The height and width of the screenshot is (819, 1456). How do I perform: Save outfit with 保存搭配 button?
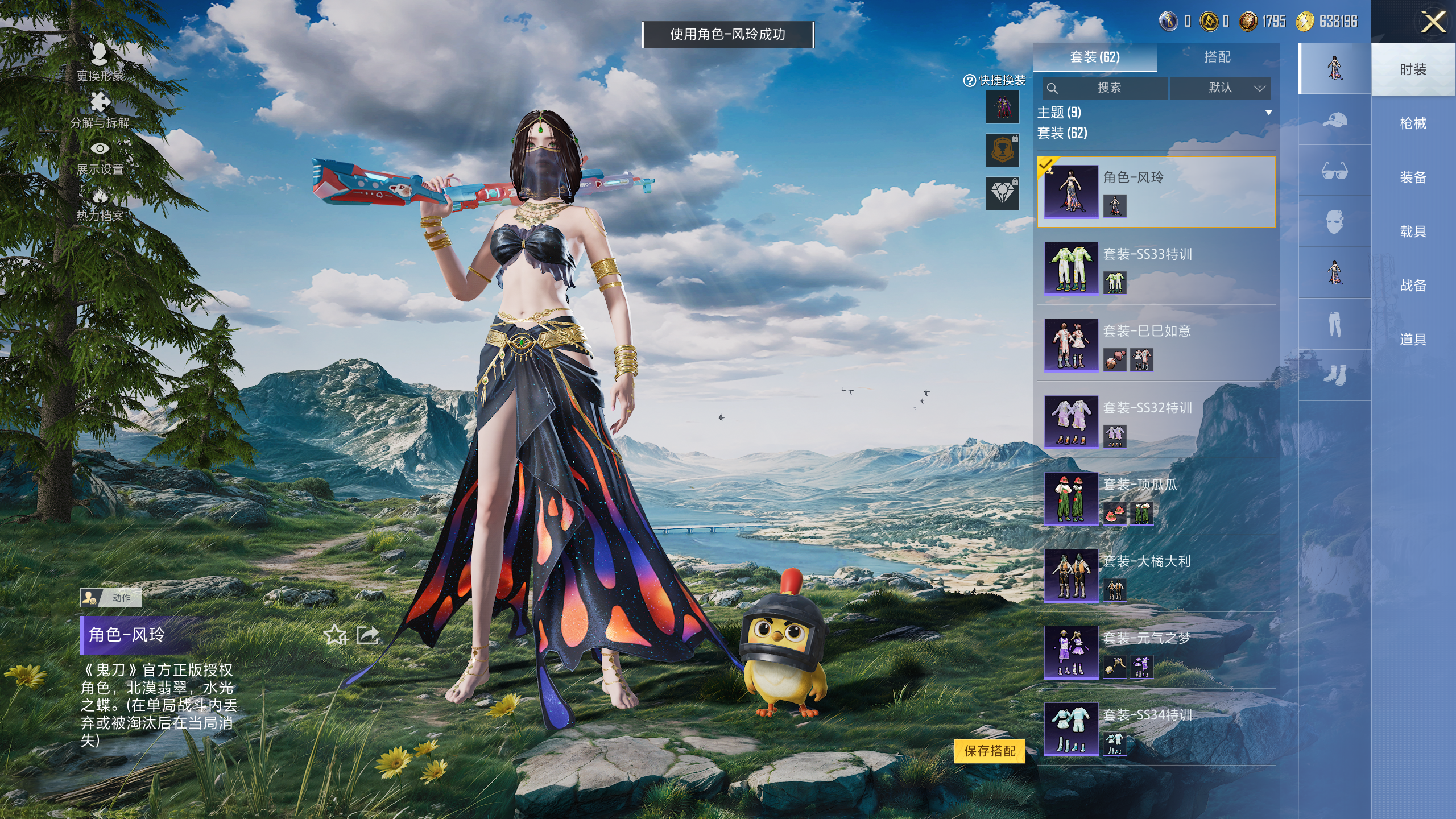tap(990, 751)
